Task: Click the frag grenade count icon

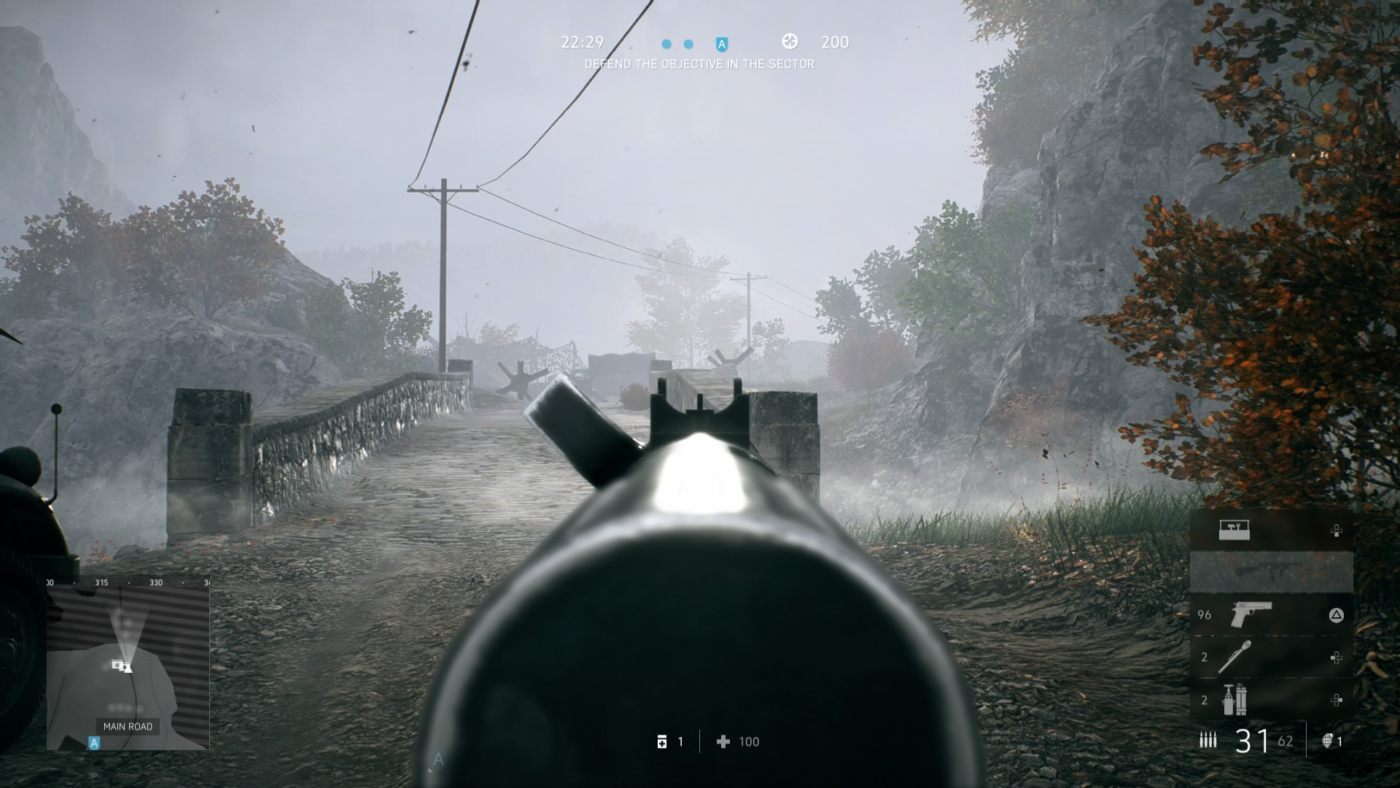Action: point(1328,741)
